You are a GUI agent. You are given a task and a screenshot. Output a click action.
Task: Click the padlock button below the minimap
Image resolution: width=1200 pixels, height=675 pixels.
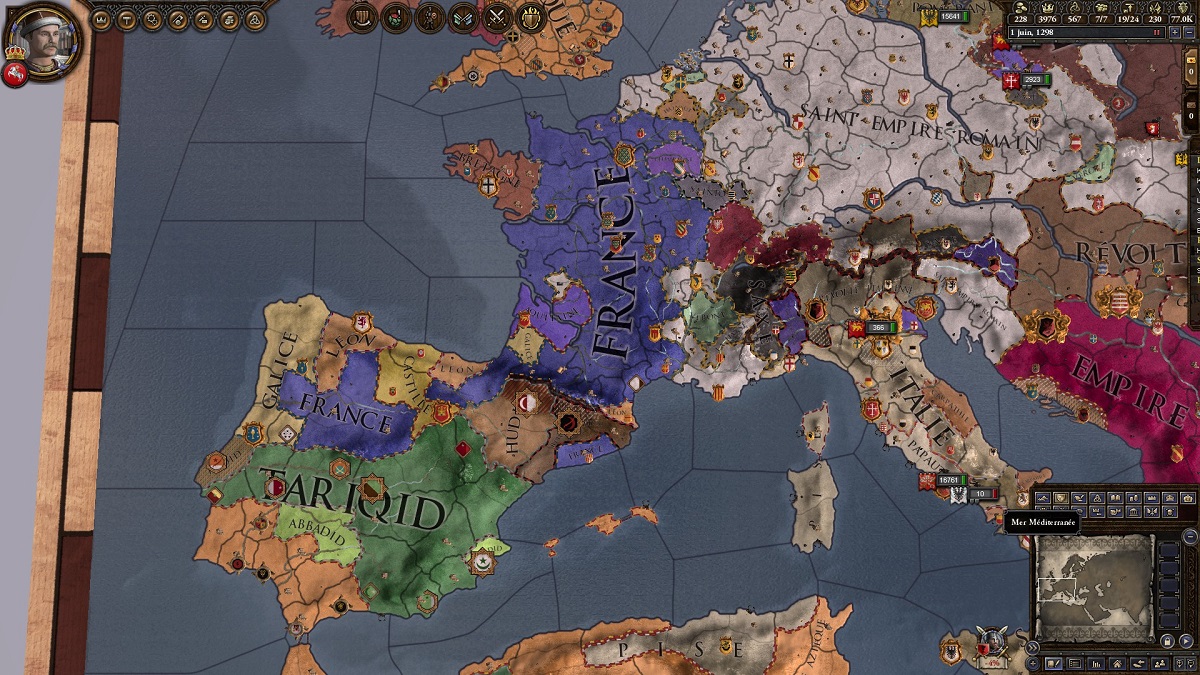click(x=1167, y=640)
